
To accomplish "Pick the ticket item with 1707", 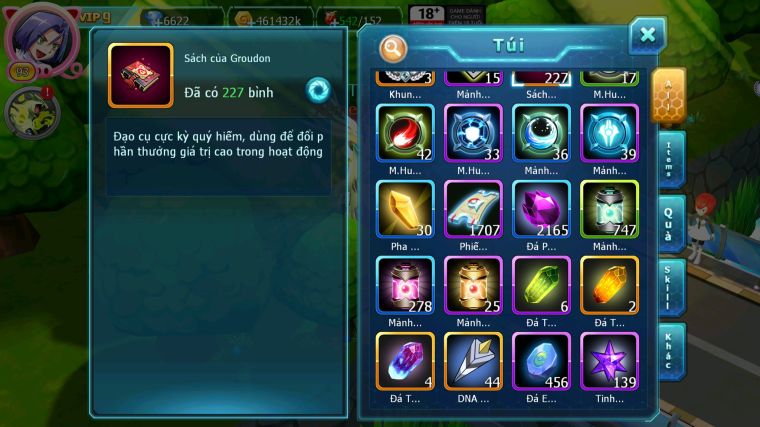I will tap(473, 209).
